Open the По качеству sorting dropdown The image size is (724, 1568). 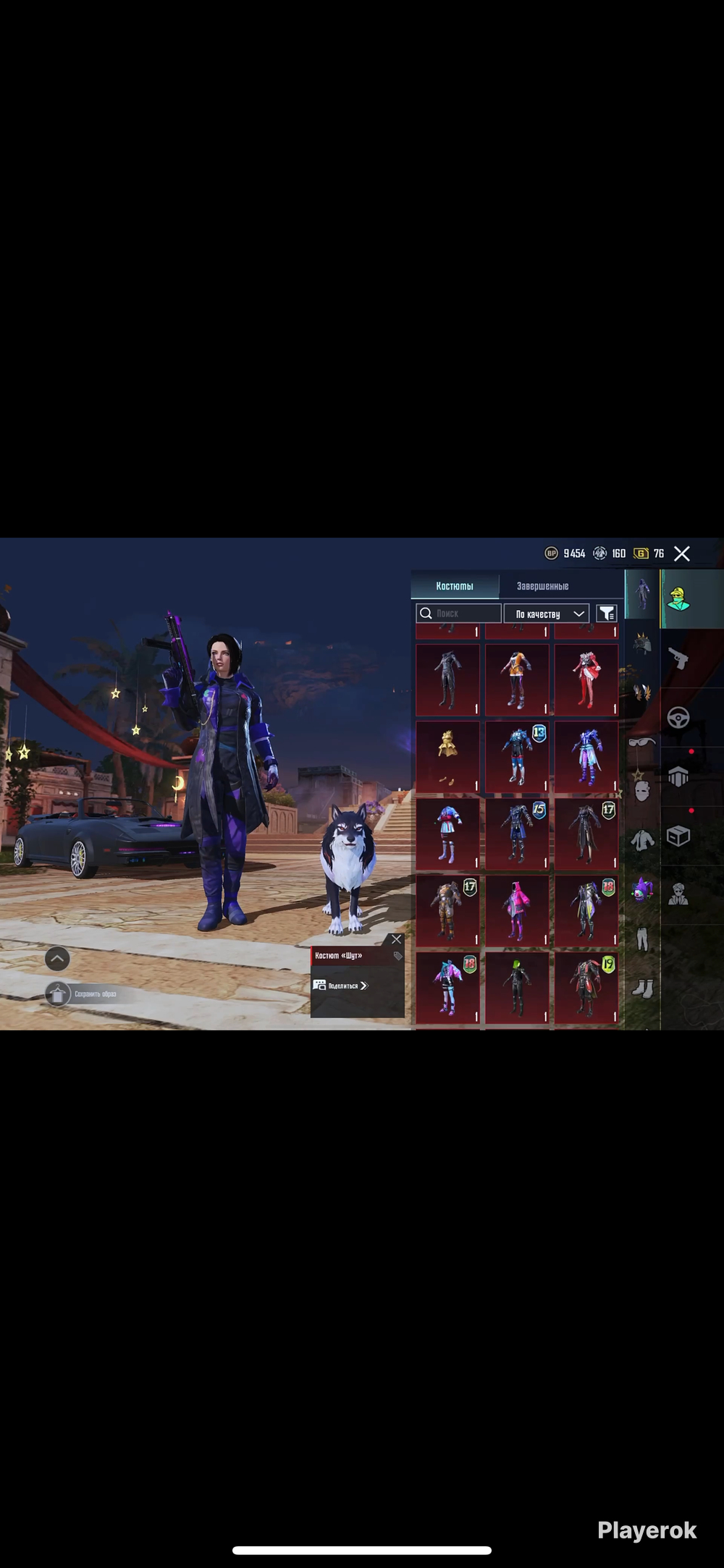(x=546, y=614)
